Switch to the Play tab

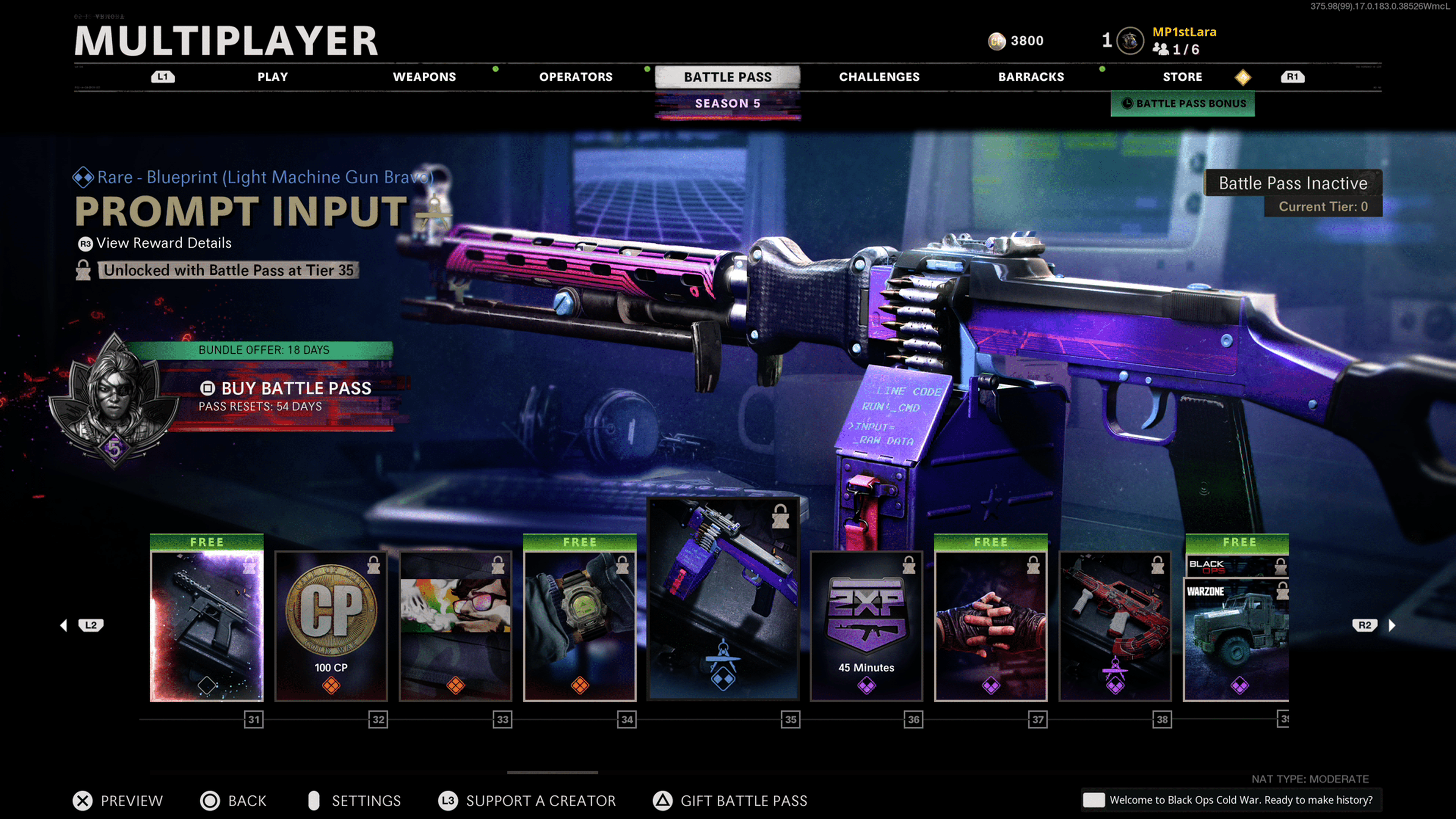pyautogui.click(x=273, y=77)
